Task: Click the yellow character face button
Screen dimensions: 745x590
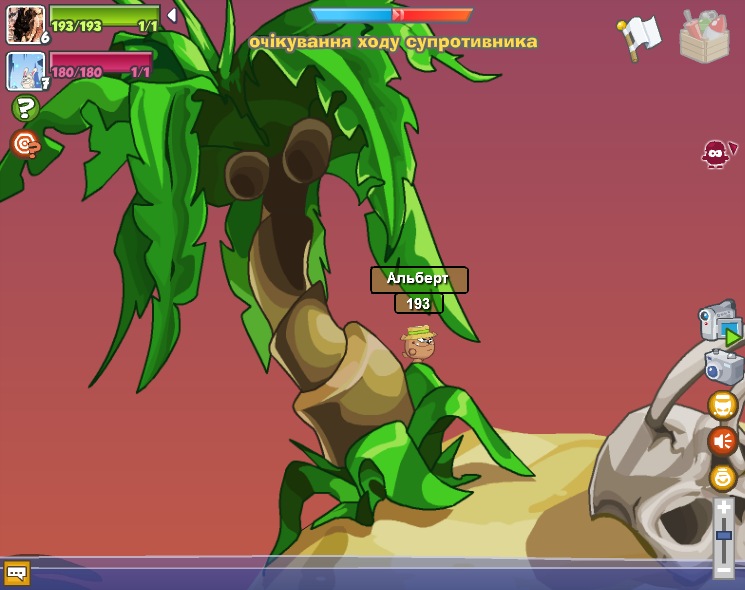Action: pos(722,405)
